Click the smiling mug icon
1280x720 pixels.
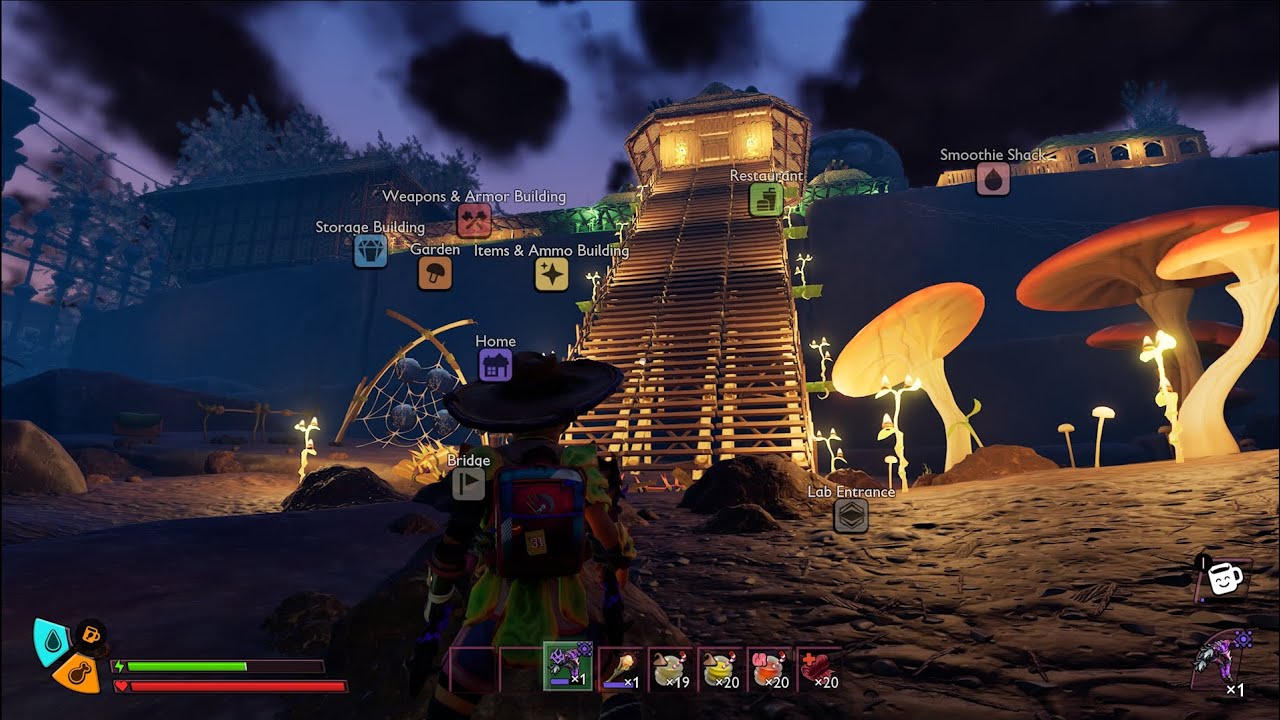click(x=1222, y=579)
